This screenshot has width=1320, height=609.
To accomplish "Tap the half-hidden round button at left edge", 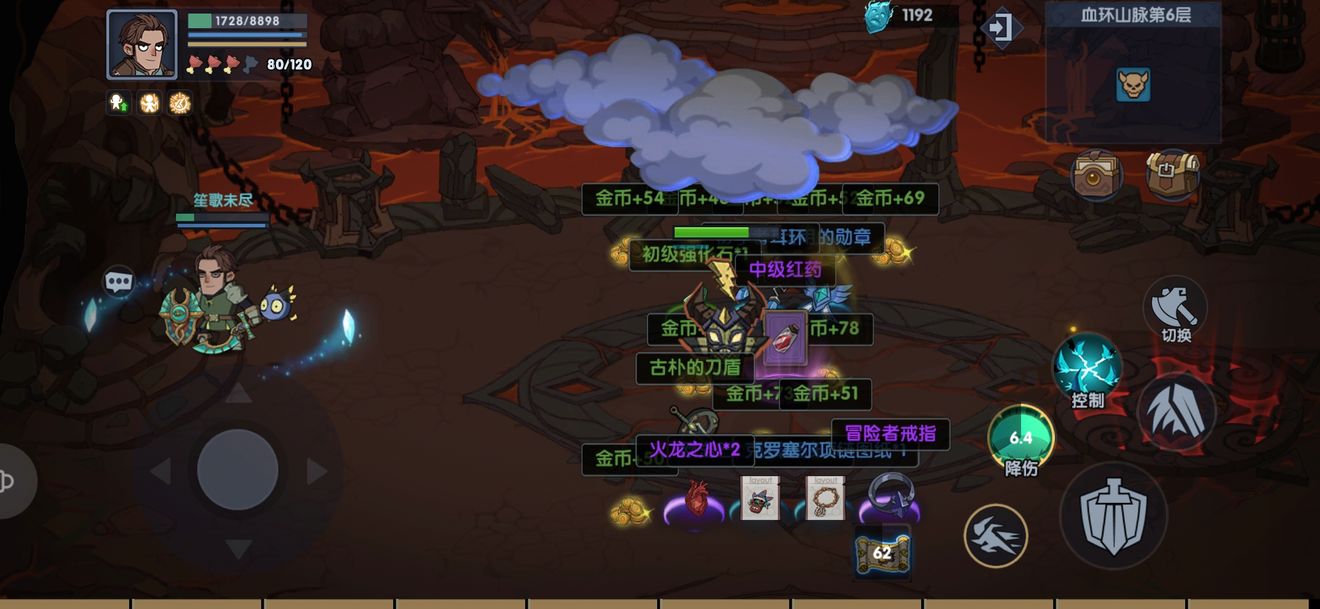I will tap(12, 482).
